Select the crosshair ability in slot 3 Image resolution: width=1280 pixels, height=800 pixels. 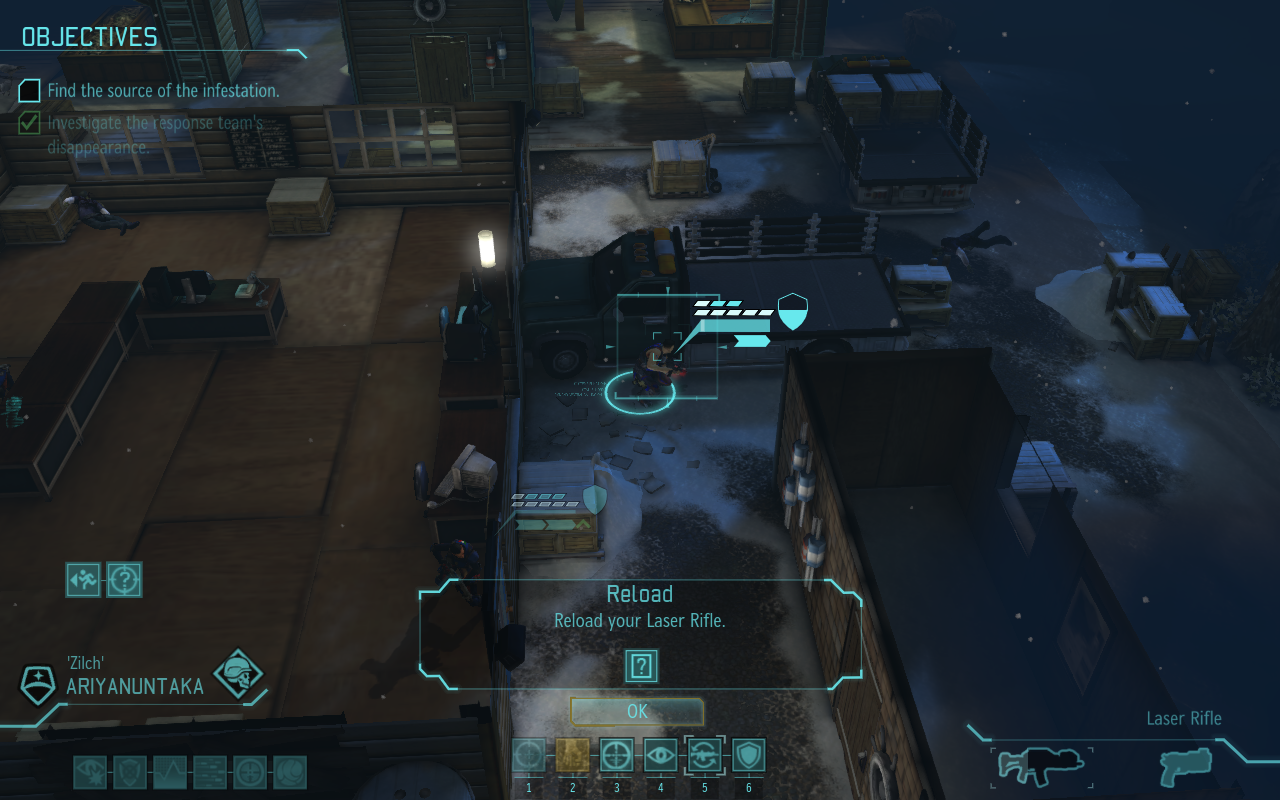pos(616,755)
